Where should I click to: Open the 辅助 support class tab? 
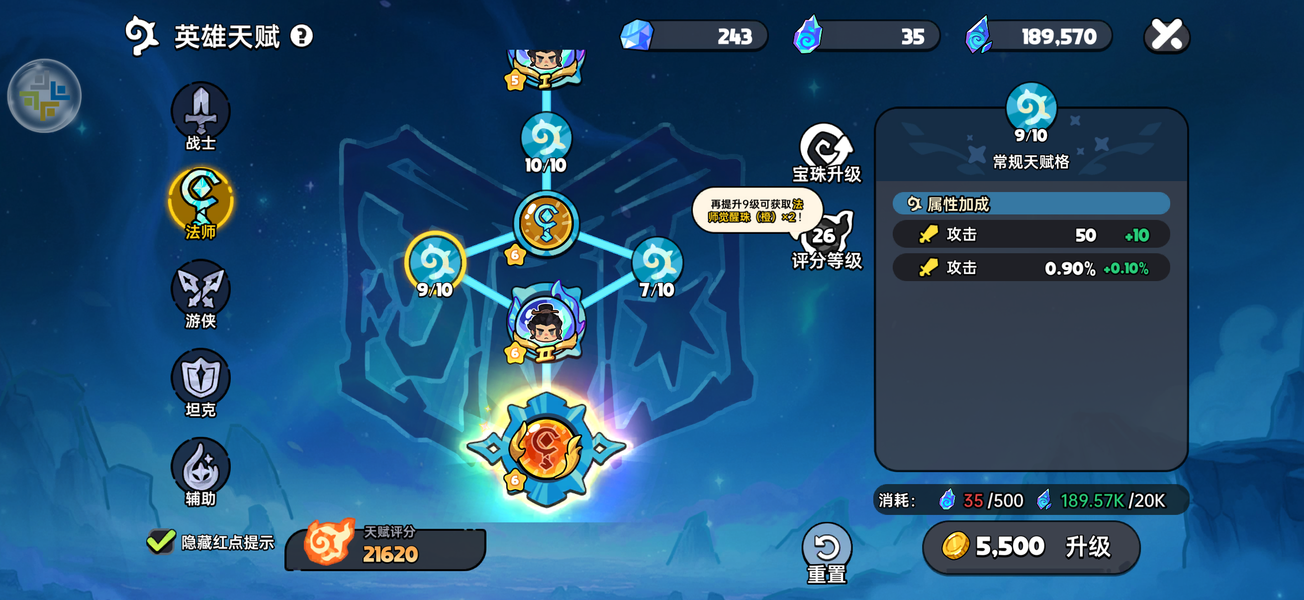(x=201, y=467)
